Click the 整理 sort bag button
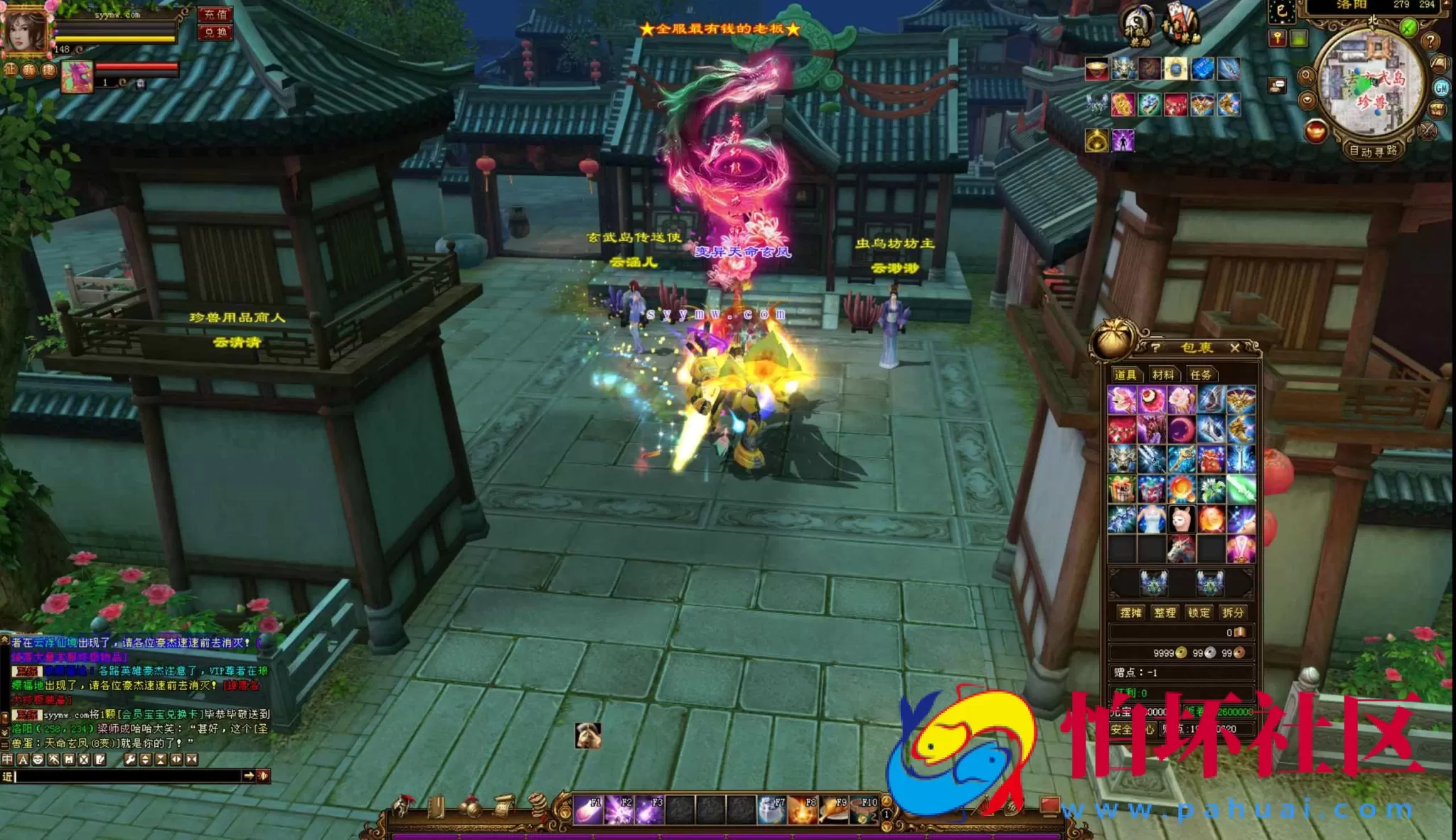 (1165, 612)
